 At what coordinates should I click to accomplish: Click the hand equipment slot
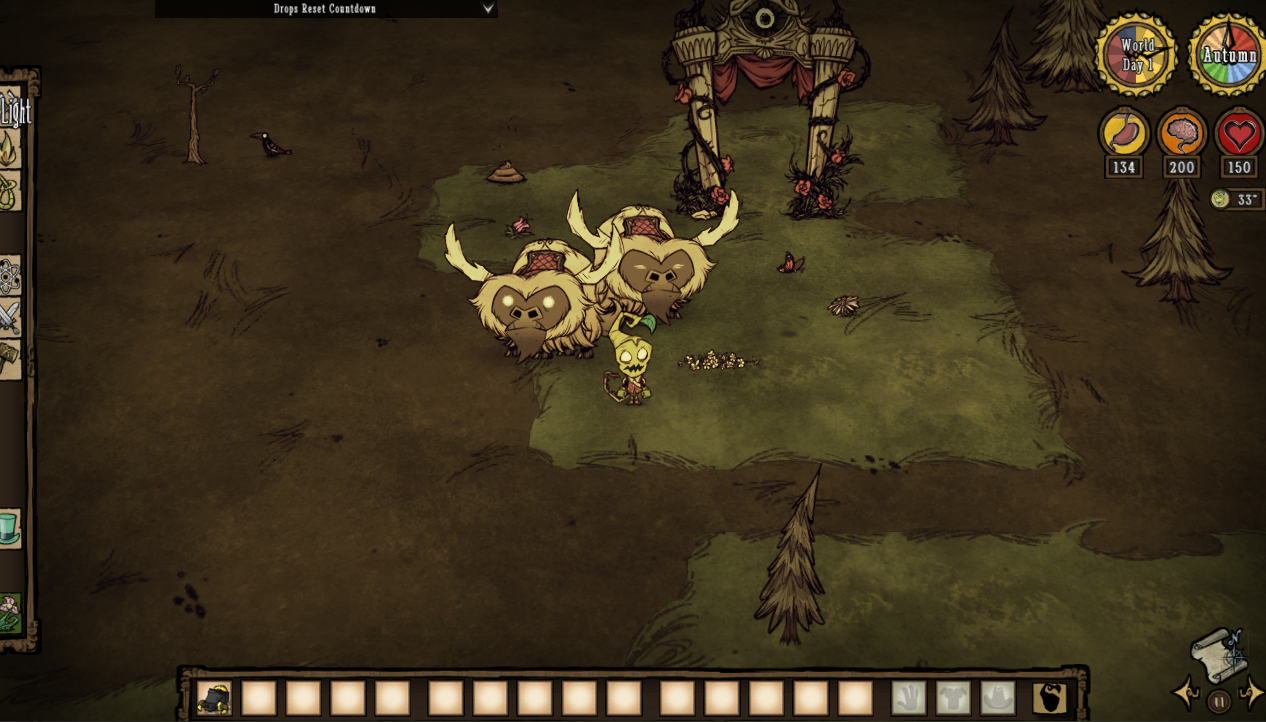909,698
